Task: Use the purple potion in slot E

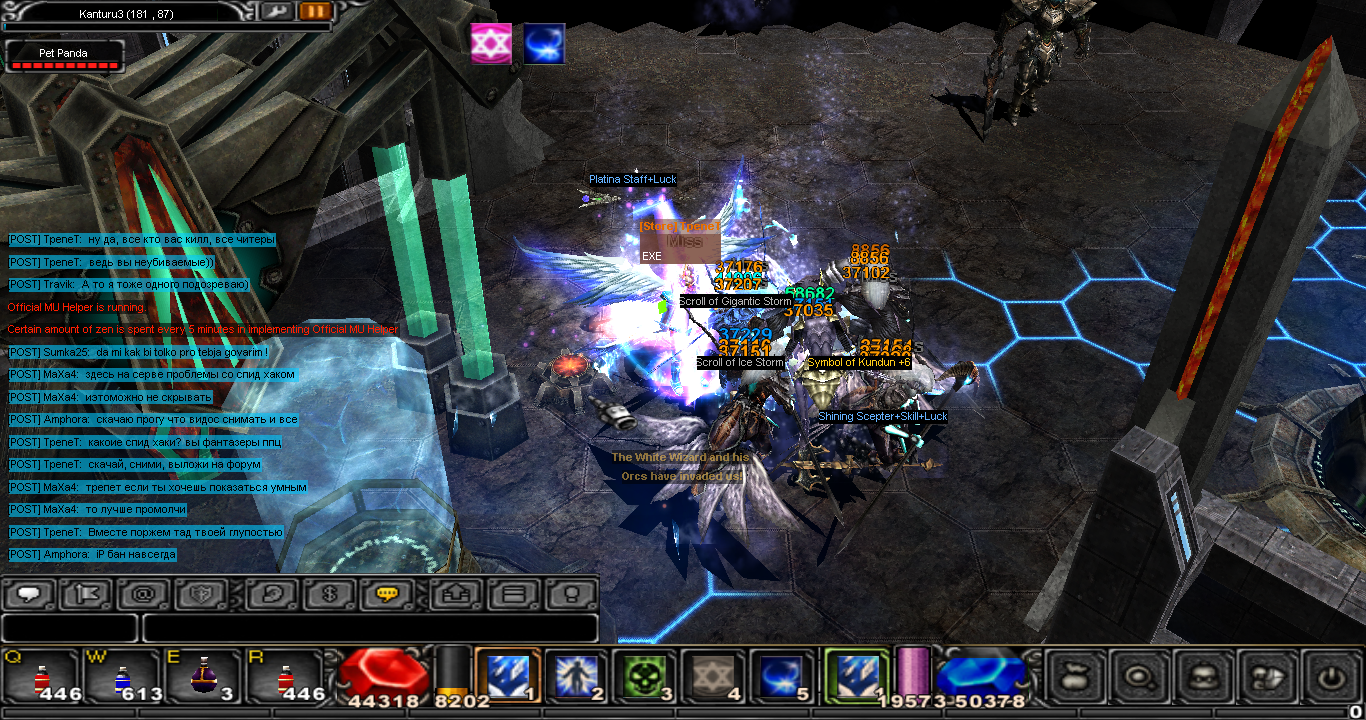Action: tap(203, 678)
